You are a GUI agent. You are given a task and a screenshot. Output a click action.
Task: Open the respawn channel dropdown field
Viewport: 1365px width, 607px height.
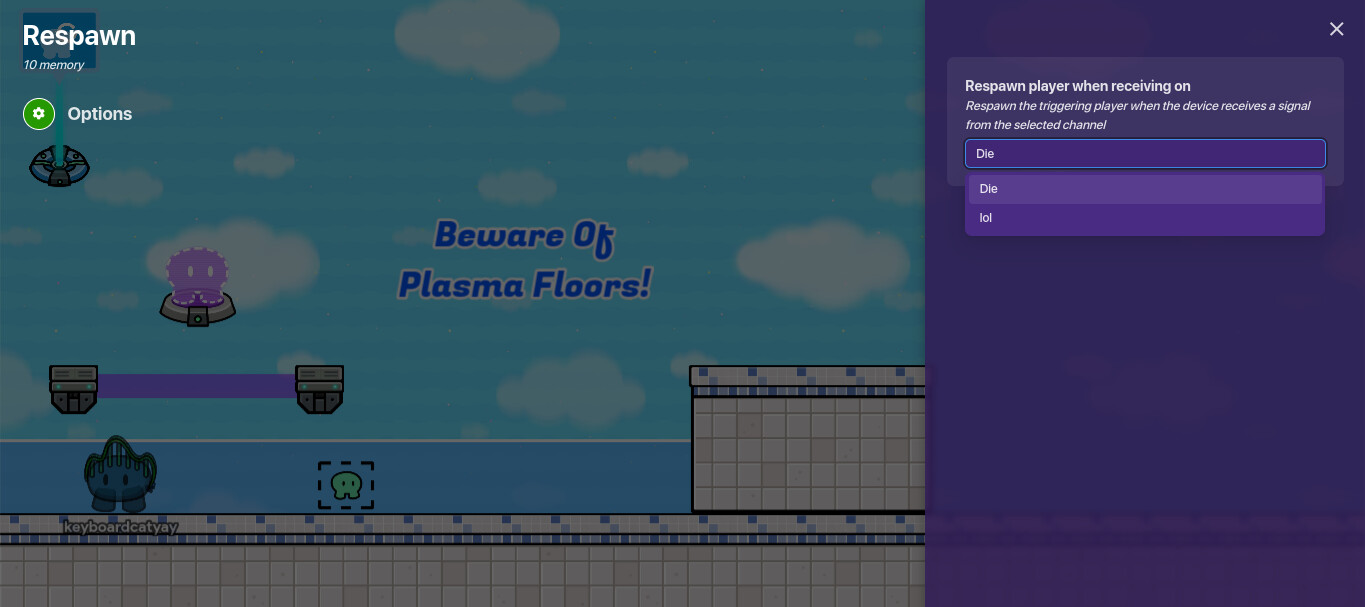point(1144,154)
